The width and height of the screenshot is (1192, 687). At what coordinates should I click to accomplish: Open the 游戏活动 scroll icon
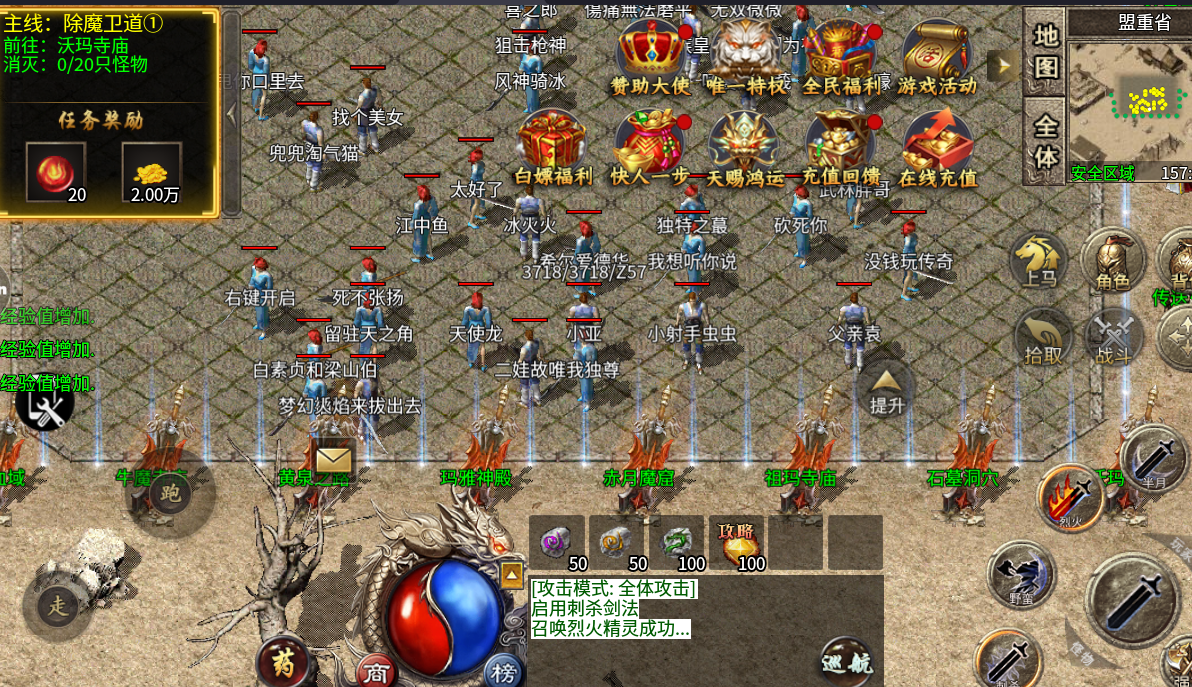click(x=936, y=55)
